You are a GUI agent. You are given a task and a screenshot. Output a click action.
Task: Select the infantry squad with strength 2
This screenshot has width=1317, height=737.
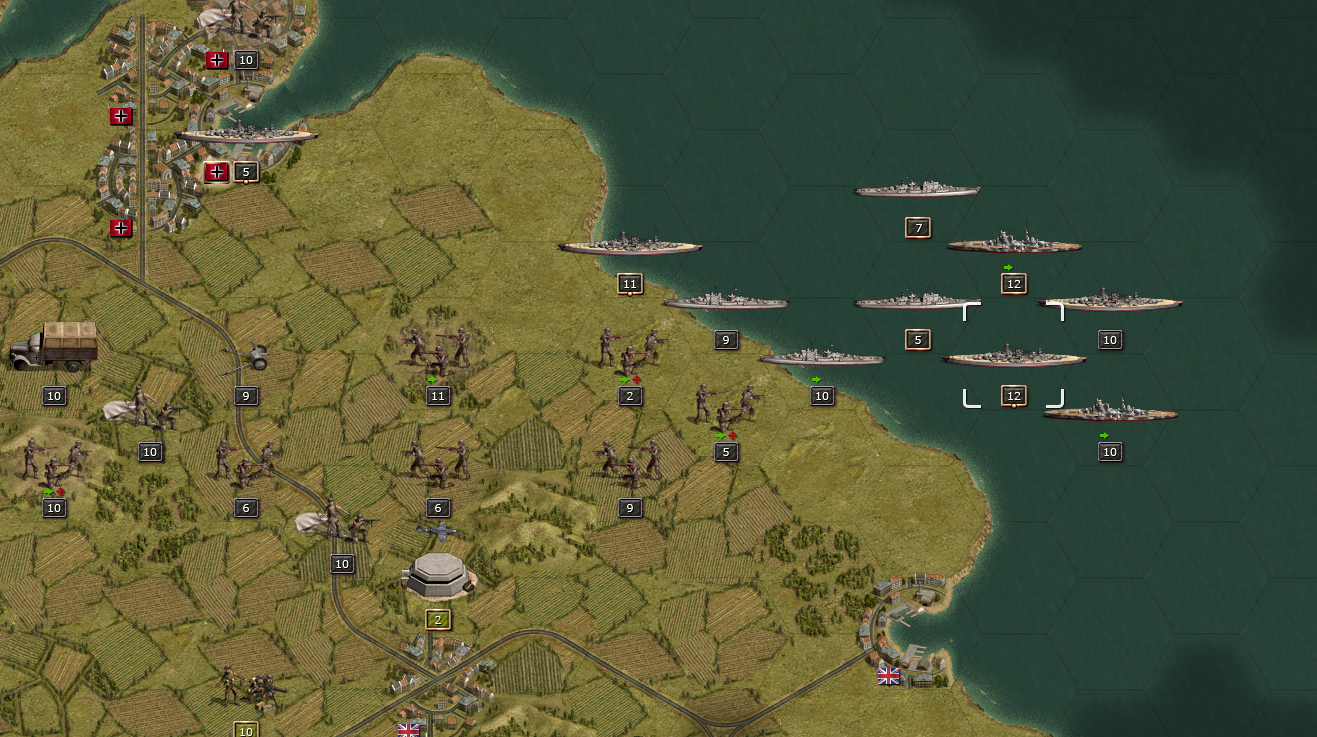pos(630,348)
